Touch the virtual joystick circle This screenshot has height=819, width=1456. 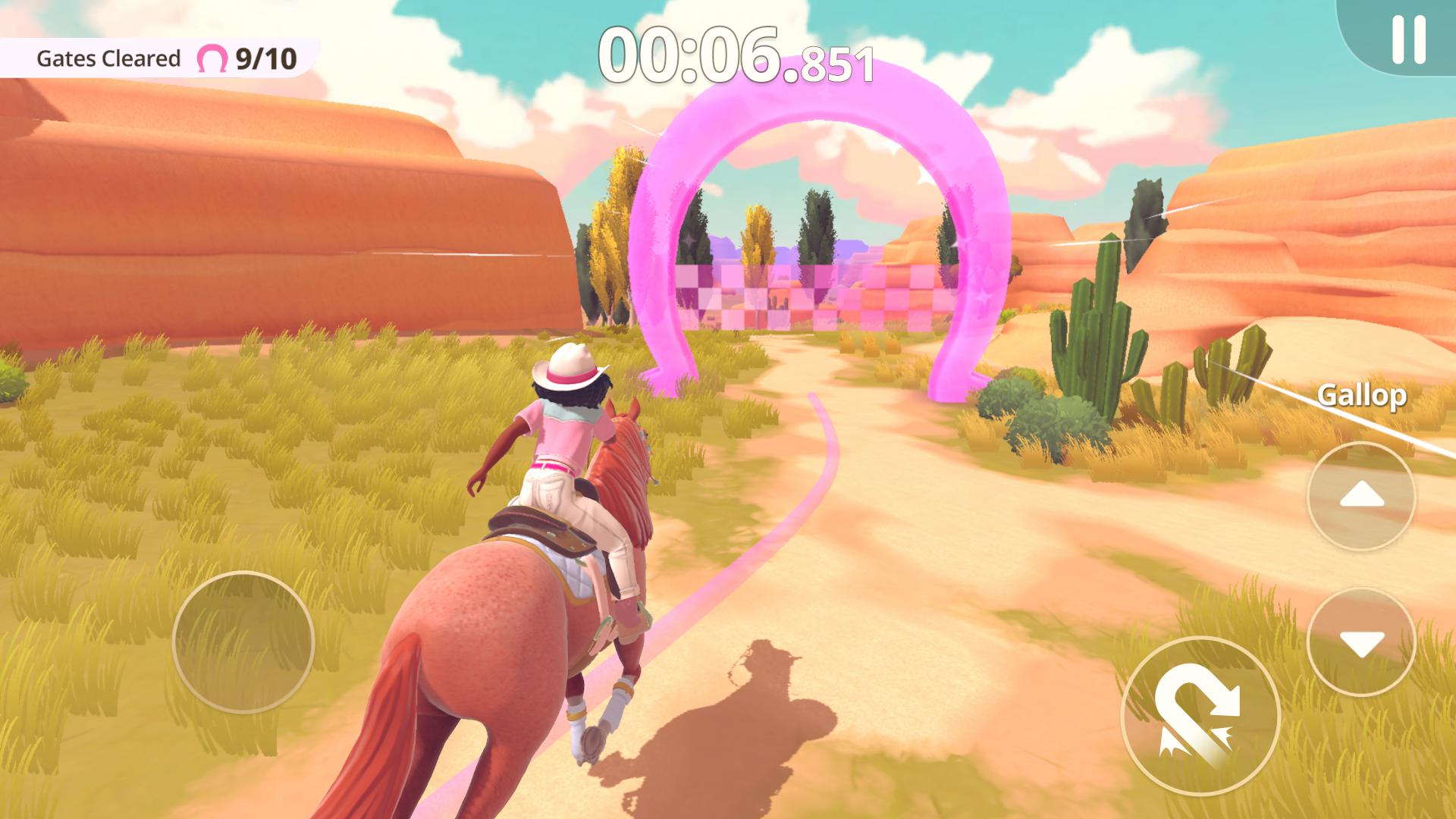(x=243, y=642)
